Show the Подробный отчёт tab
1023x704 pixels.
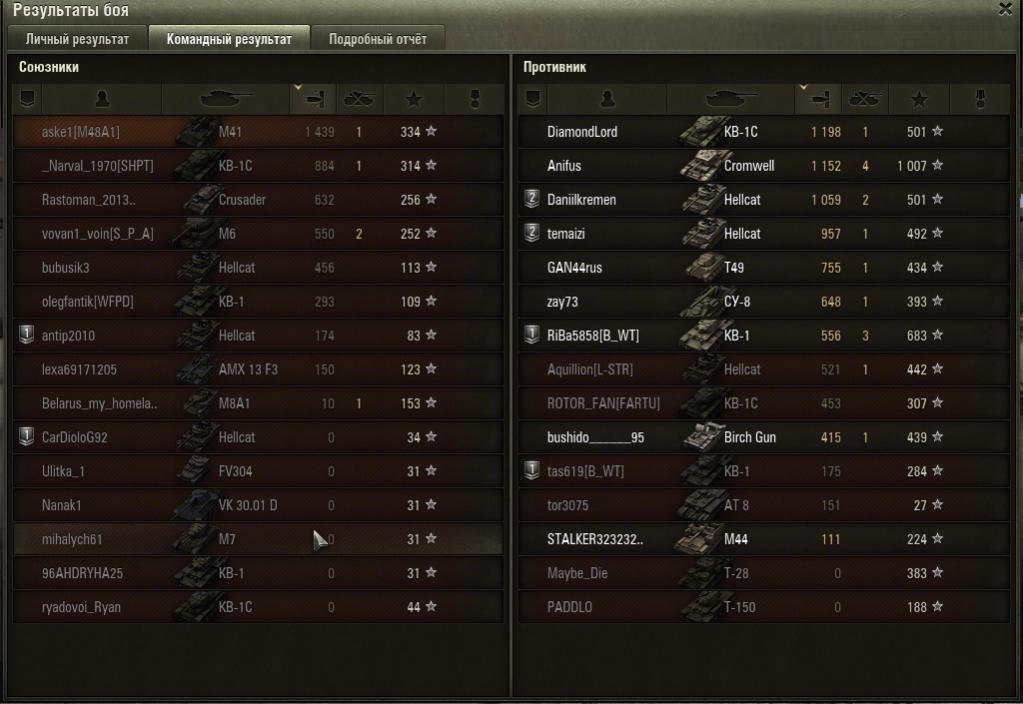tap(377, 39)
